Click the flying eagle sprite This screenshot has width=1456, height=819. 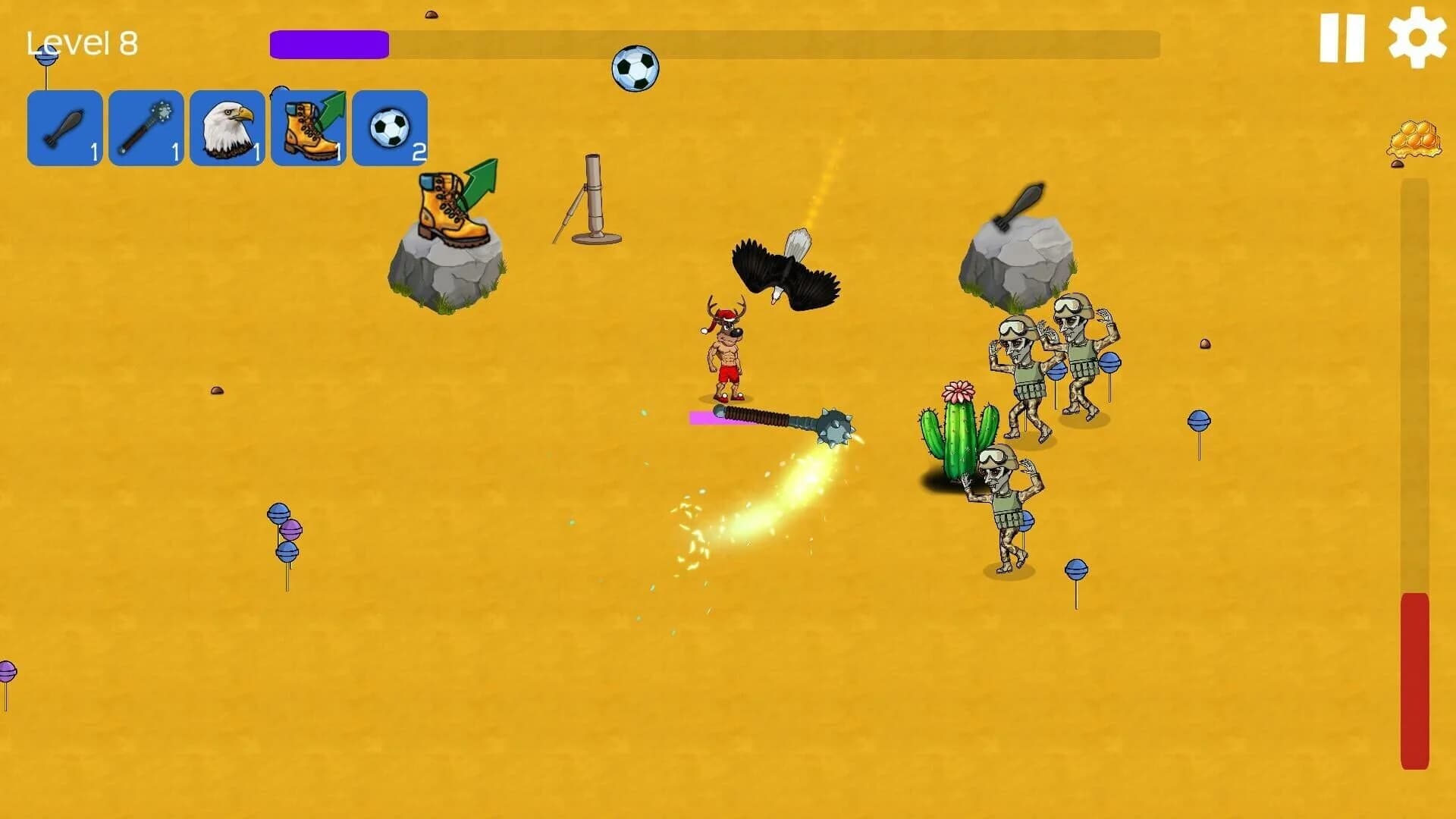785,273
